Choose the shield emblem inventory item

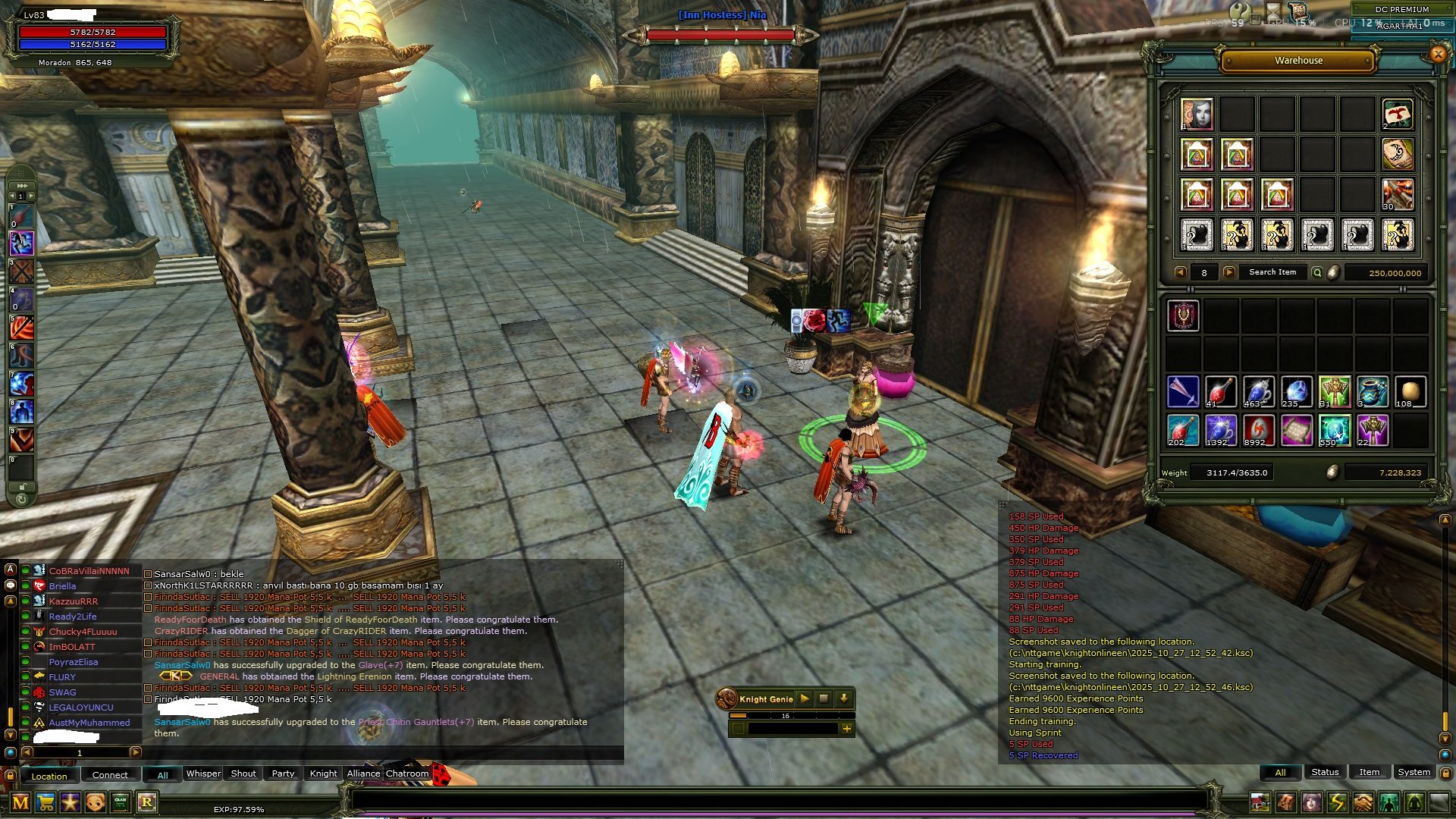click(x=1183, y=315)
